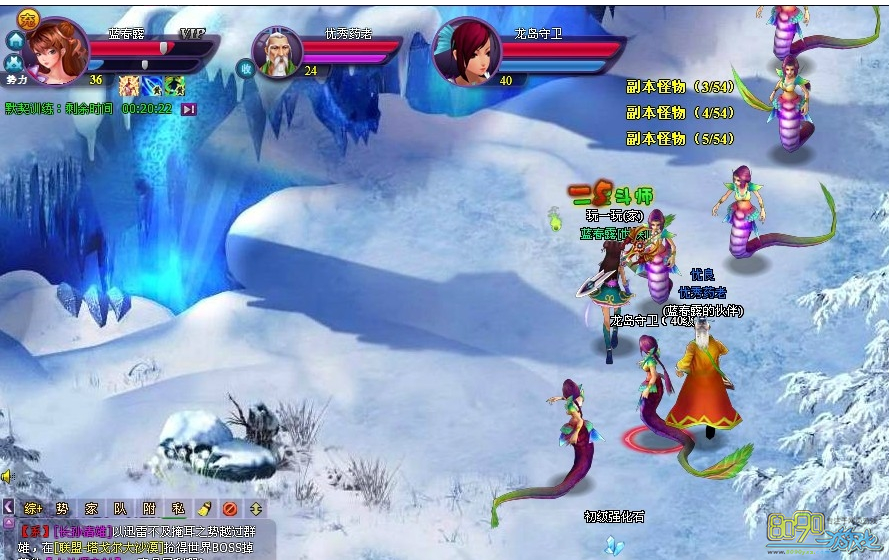This screenshot has height=560, width=889.
Task: Click the 收 button by the elder portrait
Action: click(245, 68)
